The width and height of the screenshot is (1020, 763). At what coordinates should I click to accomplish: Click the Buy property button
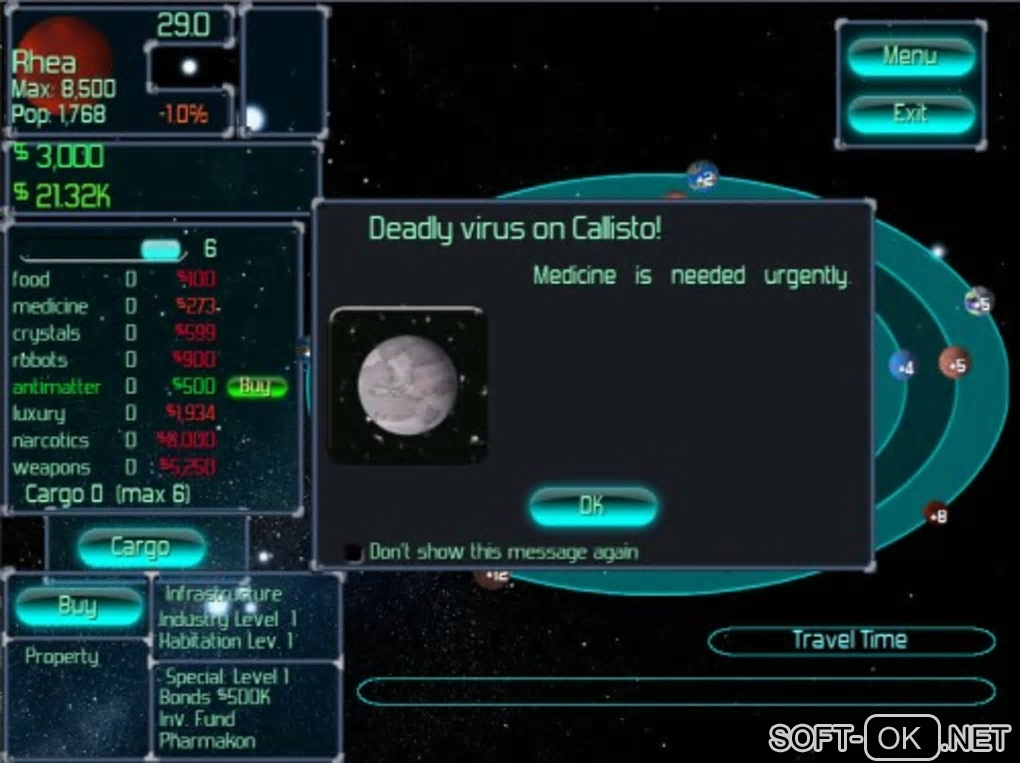point(78,605)
